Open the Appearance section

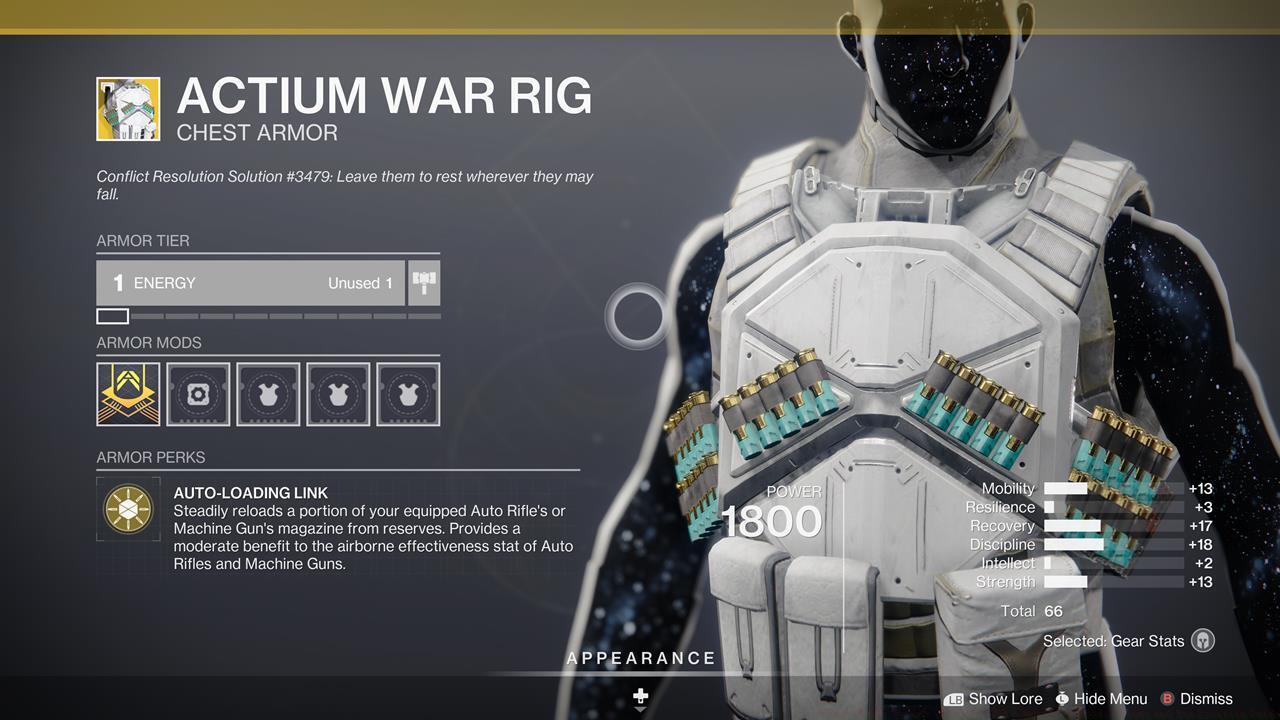coord(640,658)
